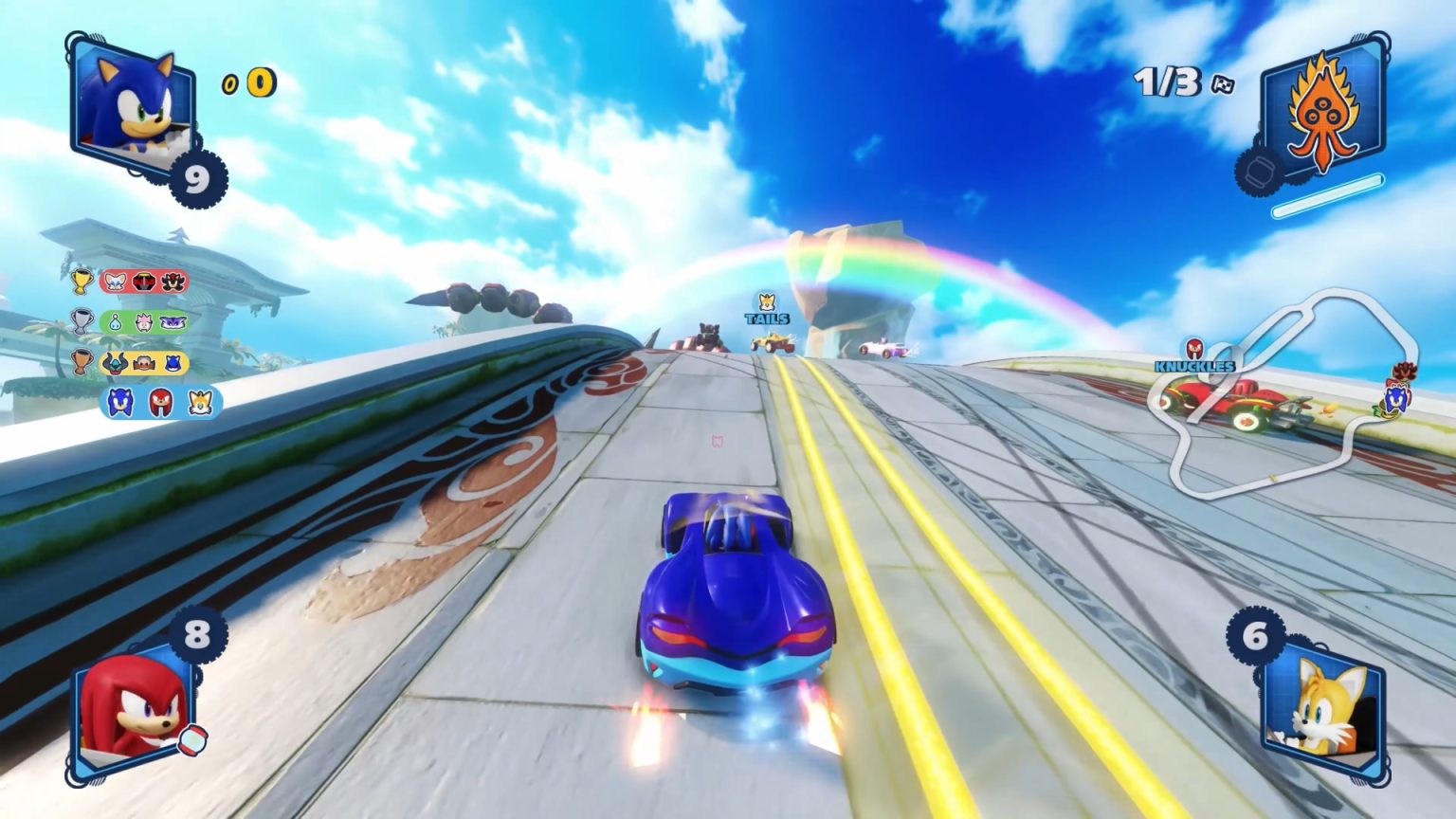1456x819 pixels.
Task: Click the Chao icon on the green team banner
Action: [113, 321]
